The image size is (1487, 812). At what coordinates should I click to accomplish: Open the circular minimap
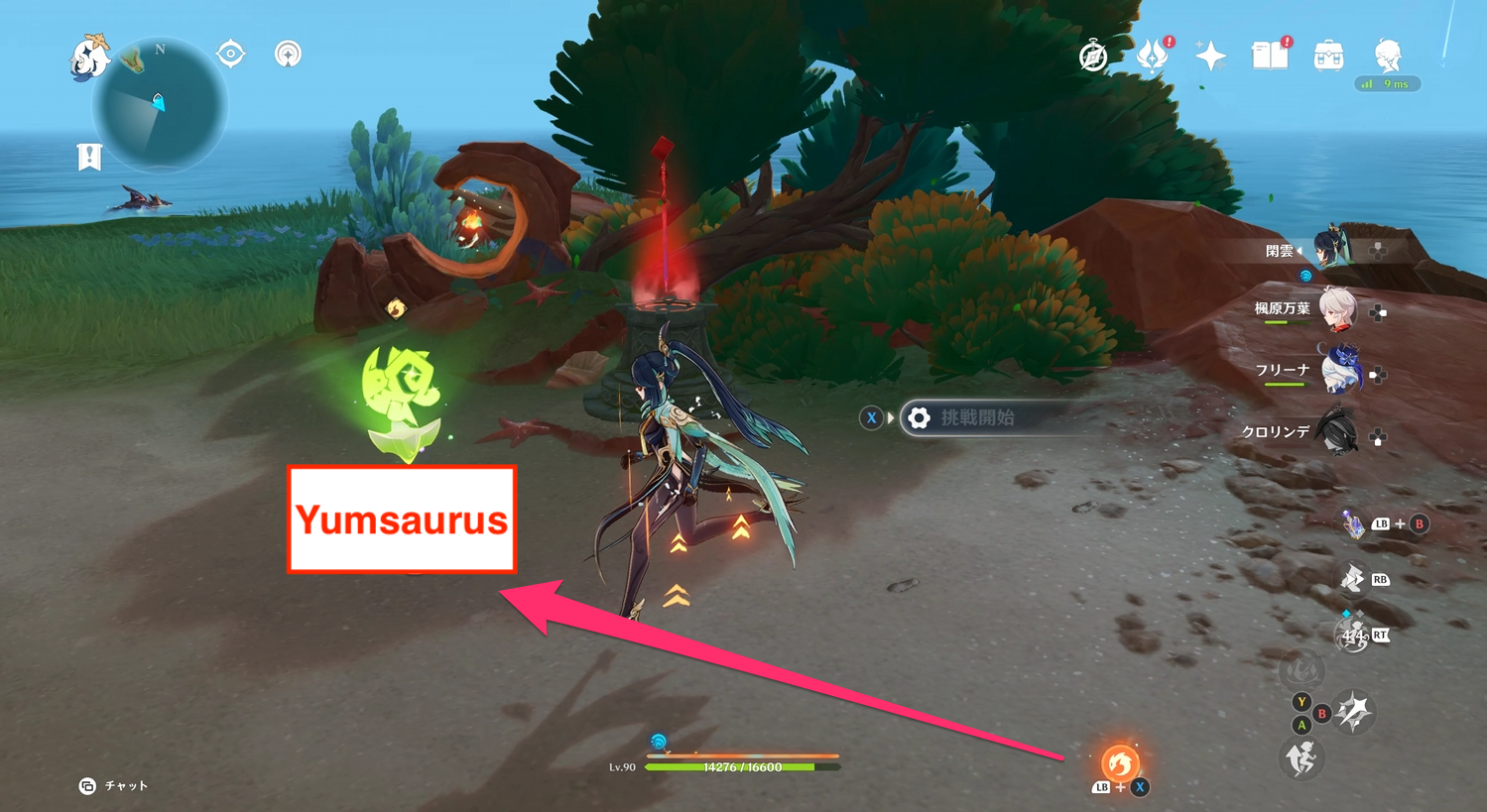click(160, 107)
